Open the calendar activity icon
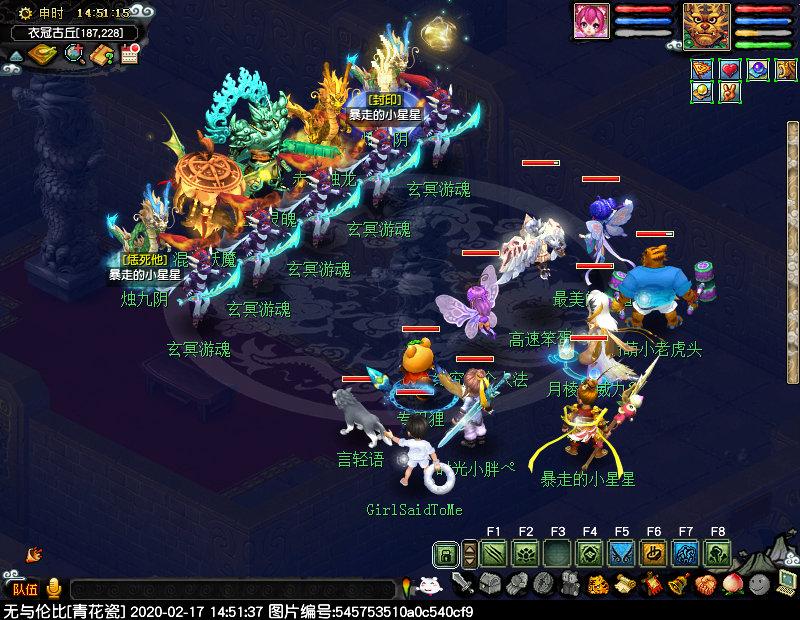 click(x=129, y=55)
